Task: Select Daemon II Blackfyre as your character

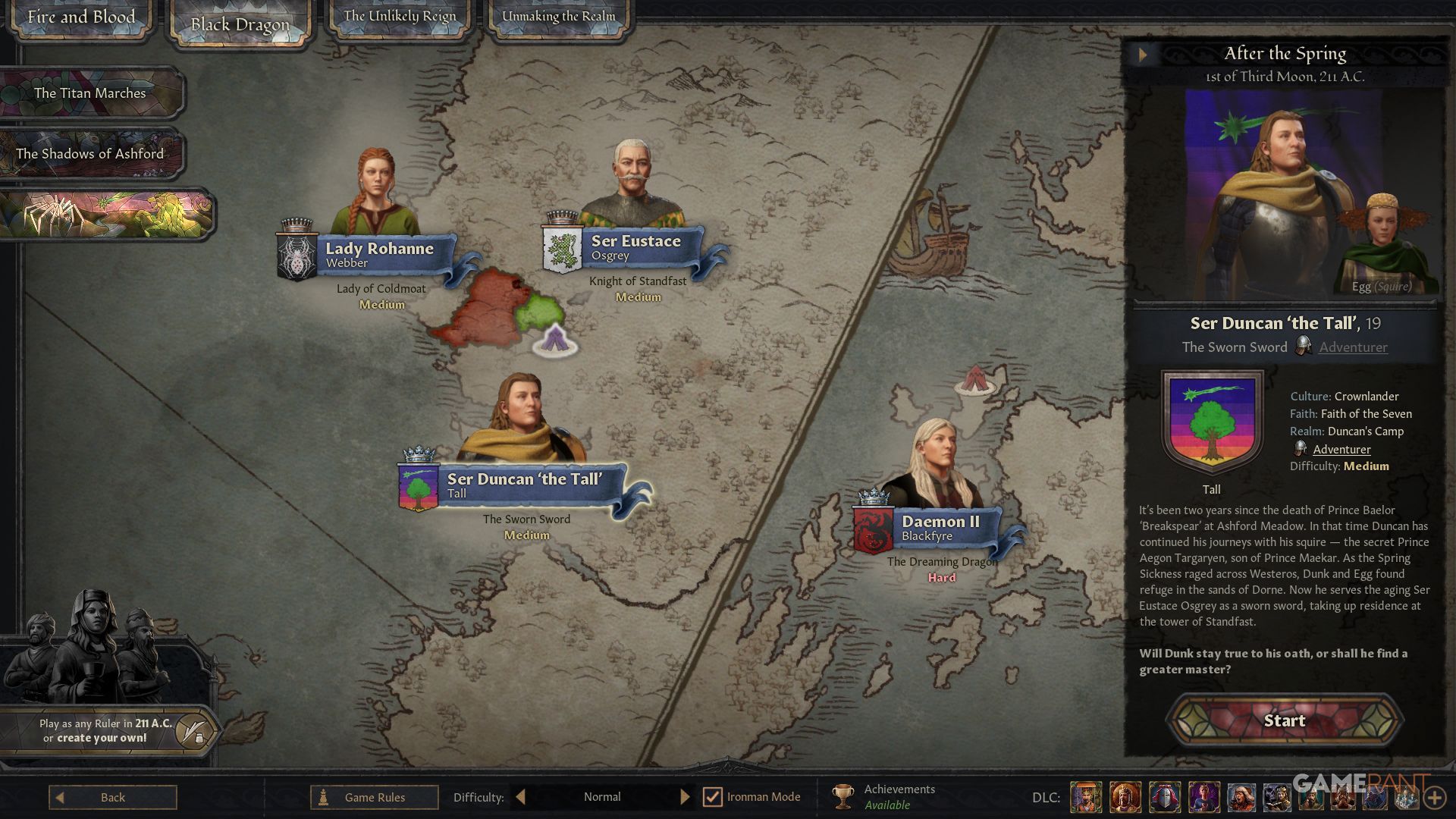Action: [940, 528]
